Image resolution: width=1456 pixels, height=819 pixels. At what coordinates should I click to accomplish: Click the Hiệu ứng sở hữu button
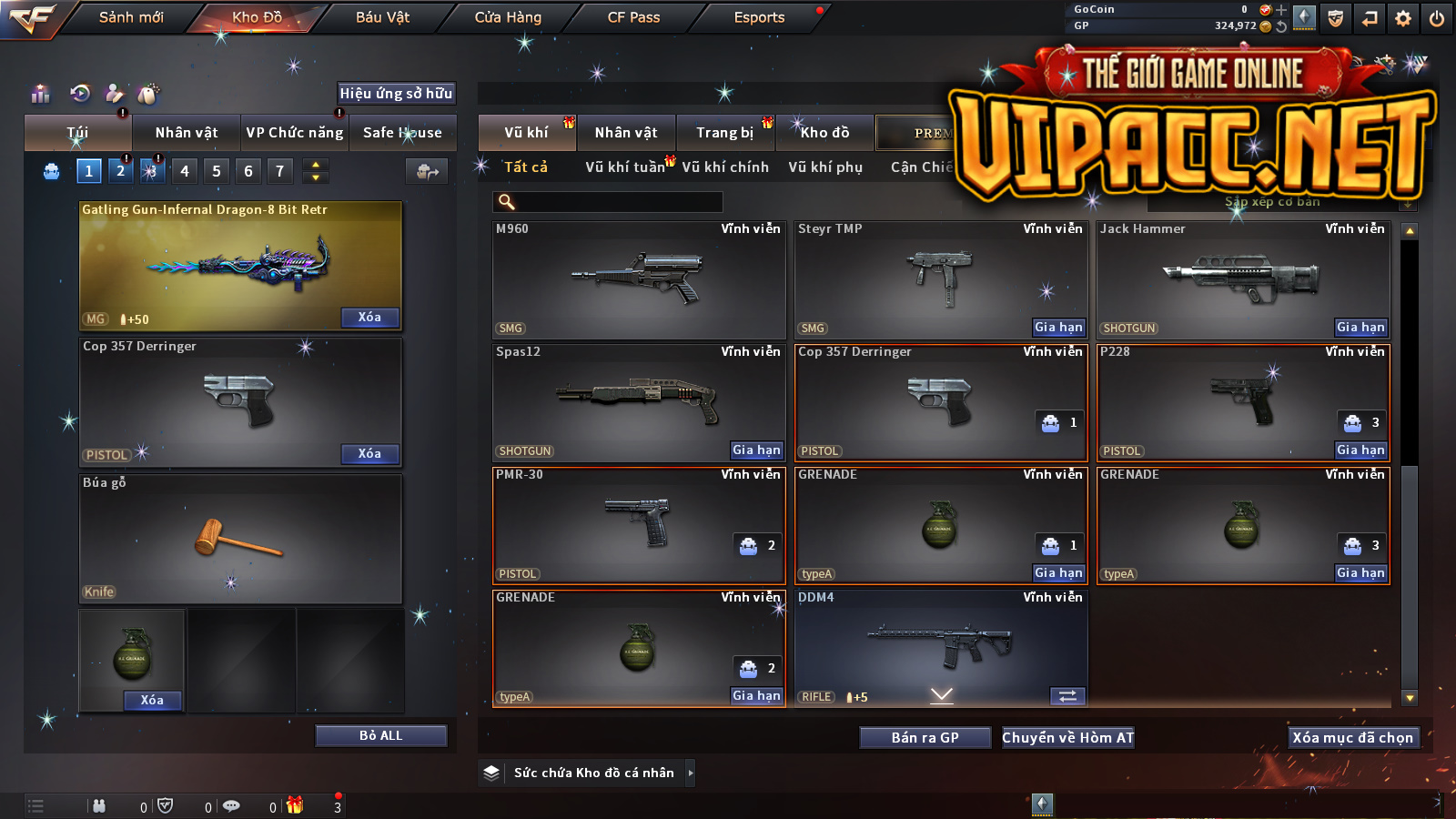(396, 94)
